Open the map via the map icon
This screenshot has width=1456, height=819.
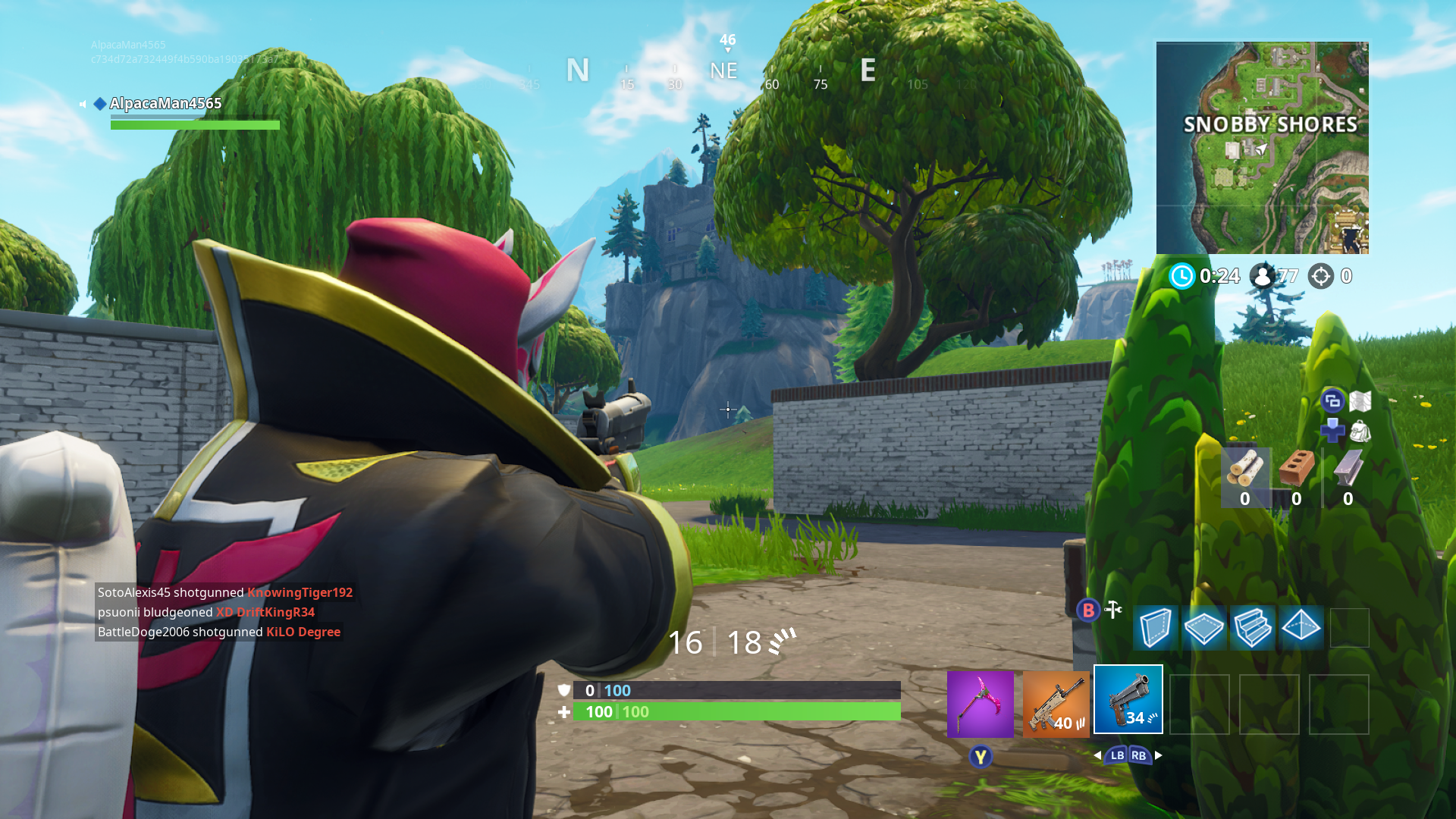click(1360, 399)
